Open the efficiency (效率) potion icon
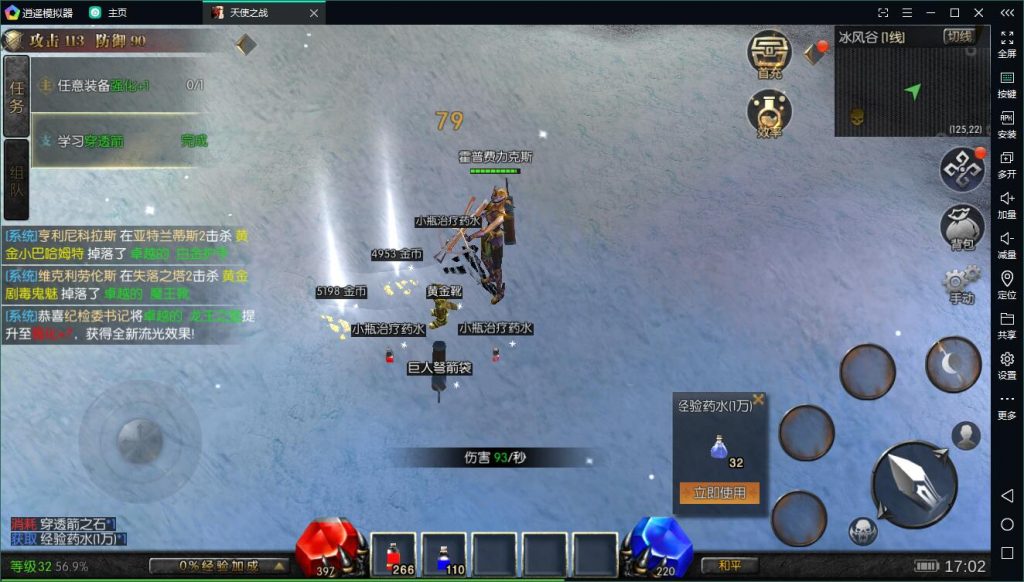 pos(769,112)
